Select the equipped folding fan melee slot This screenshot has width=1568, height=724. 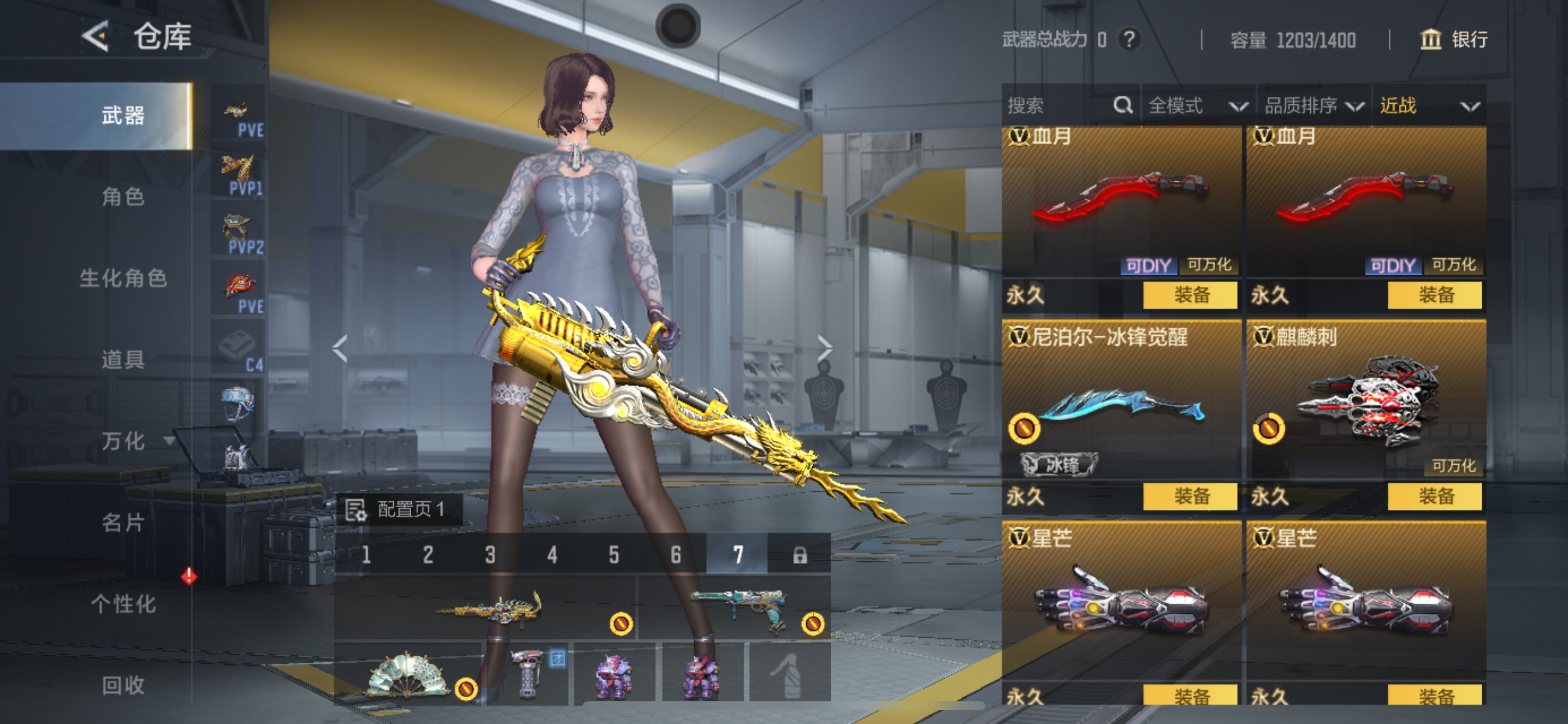(407, 674)
